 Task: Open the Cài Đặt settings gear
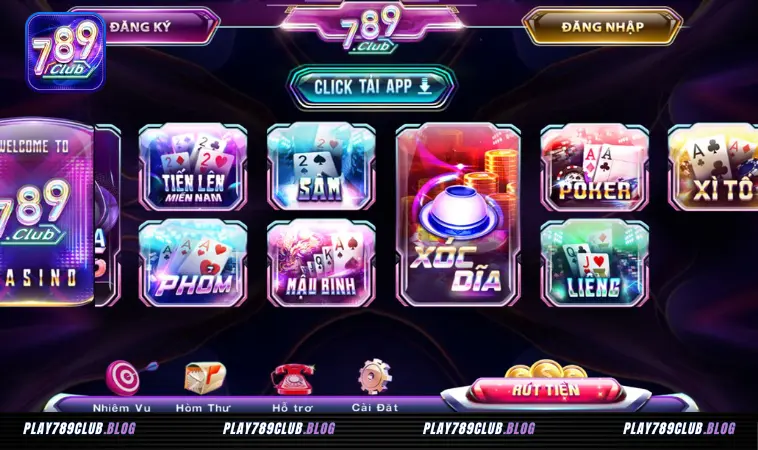[375, 382]
